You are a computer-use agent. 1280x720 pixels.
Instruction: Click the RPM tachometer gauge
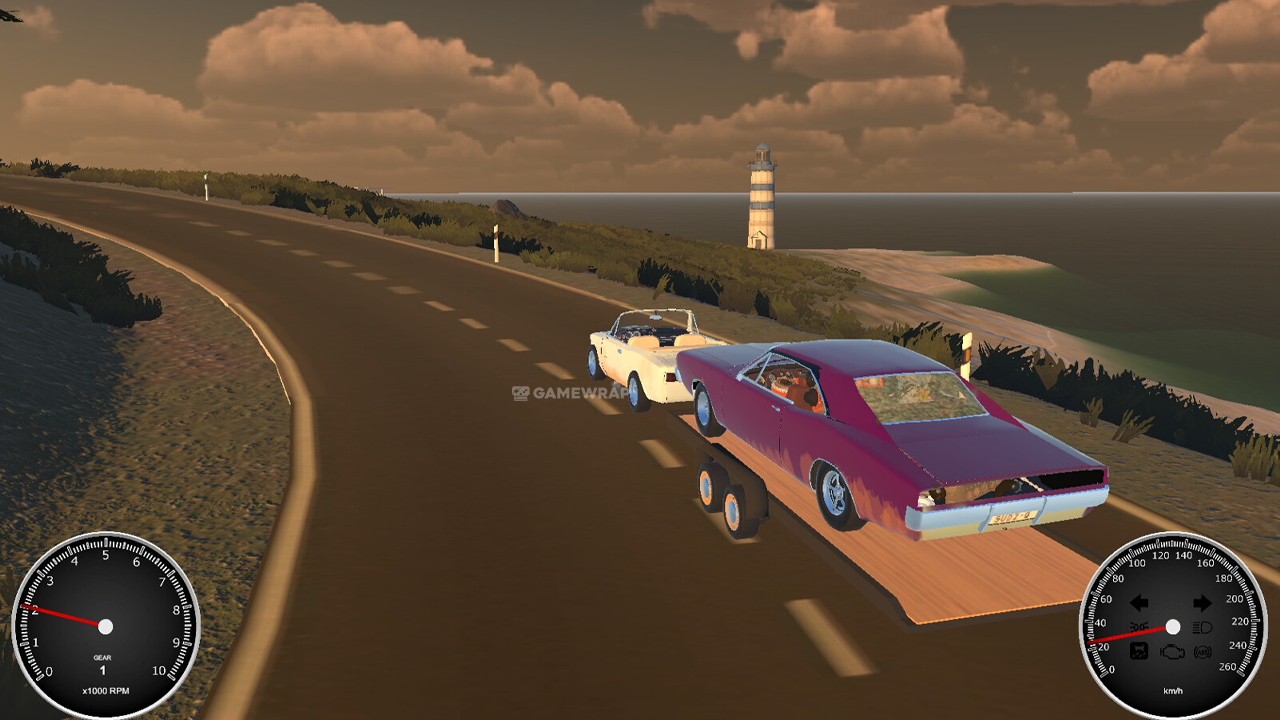pyautogui.click(x=105, y=626)
